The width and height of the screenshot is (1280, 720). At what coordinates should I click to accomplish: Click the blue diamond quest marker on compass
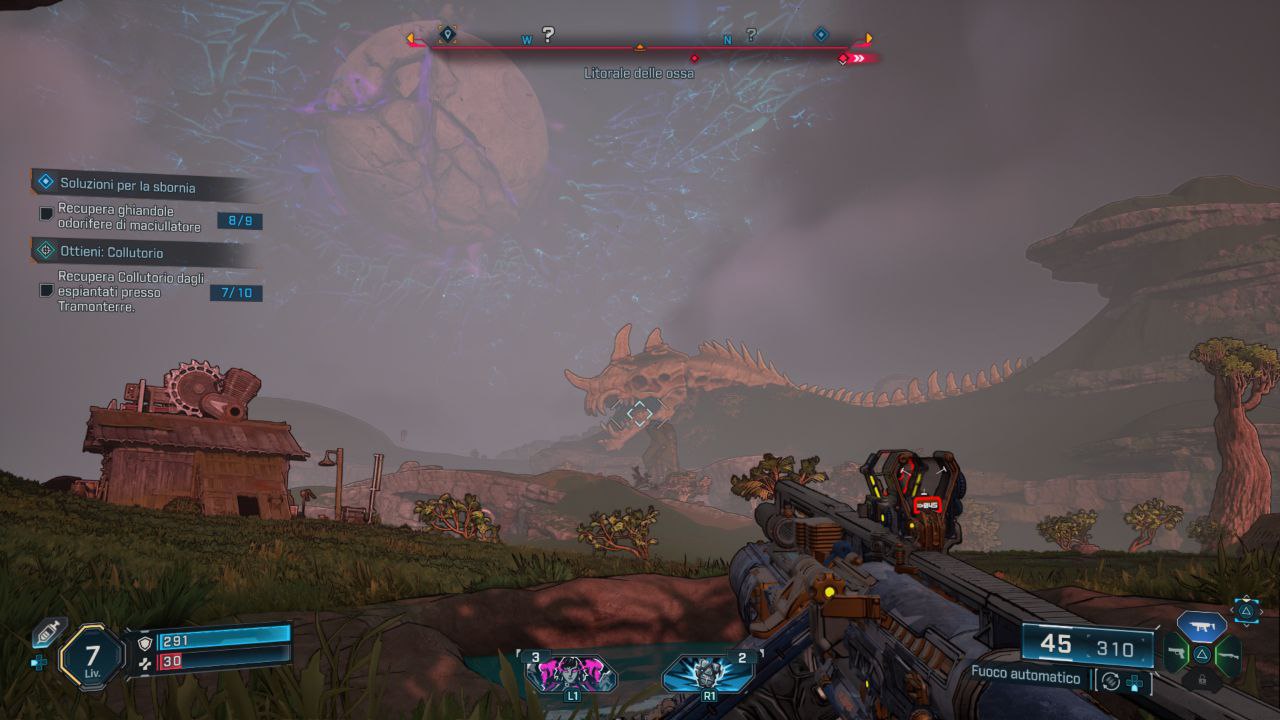pos(821,34)
